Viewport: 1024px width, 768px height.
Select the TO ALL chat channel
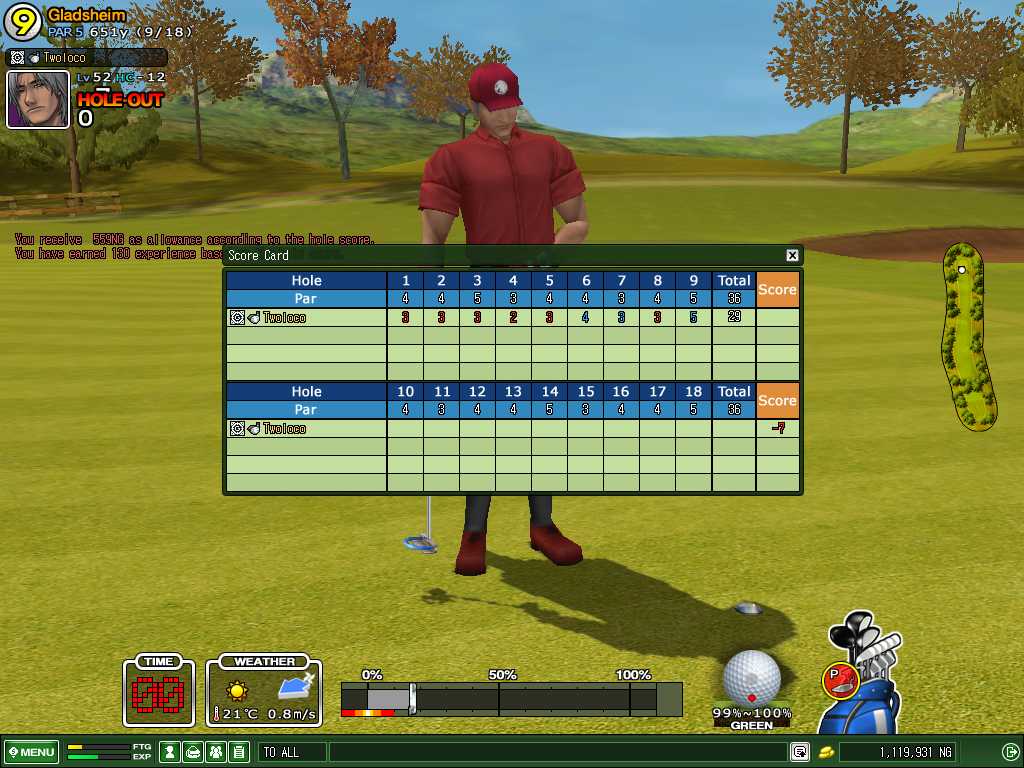pos(291,752)
